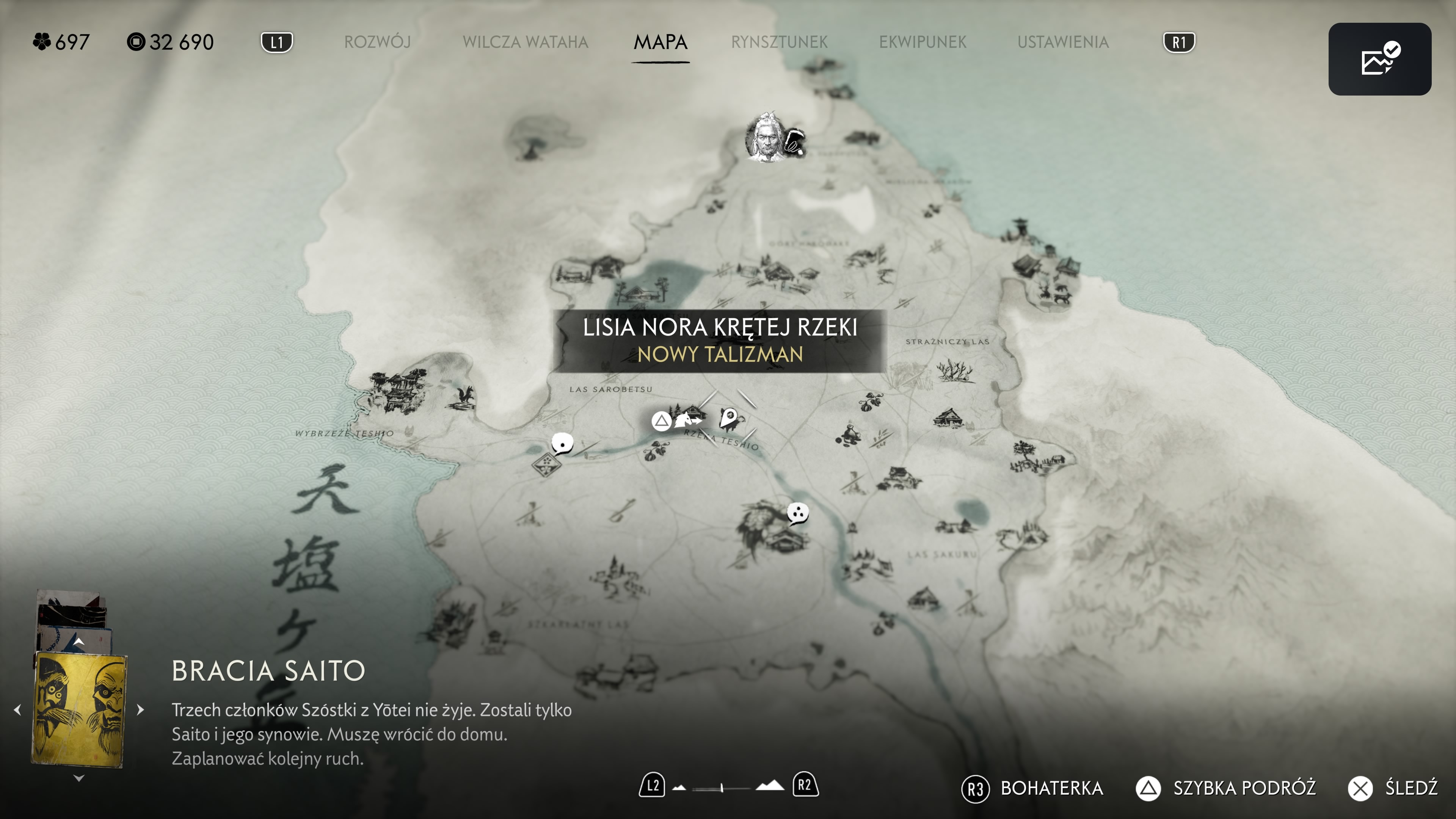Cycle the card stack with the up arrow
Image resolution: width=1456 pixels, height=819 pixels.
[79, 642]
